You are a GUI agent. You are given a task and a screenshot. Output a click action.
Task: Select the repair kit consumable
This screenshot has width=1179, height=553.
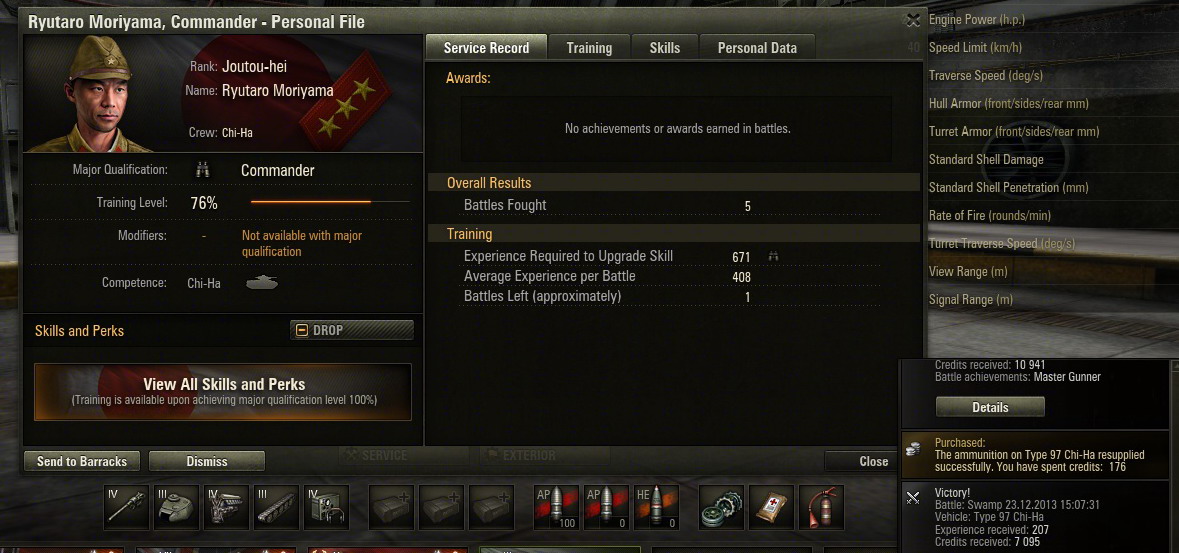[x=721, y=507]
